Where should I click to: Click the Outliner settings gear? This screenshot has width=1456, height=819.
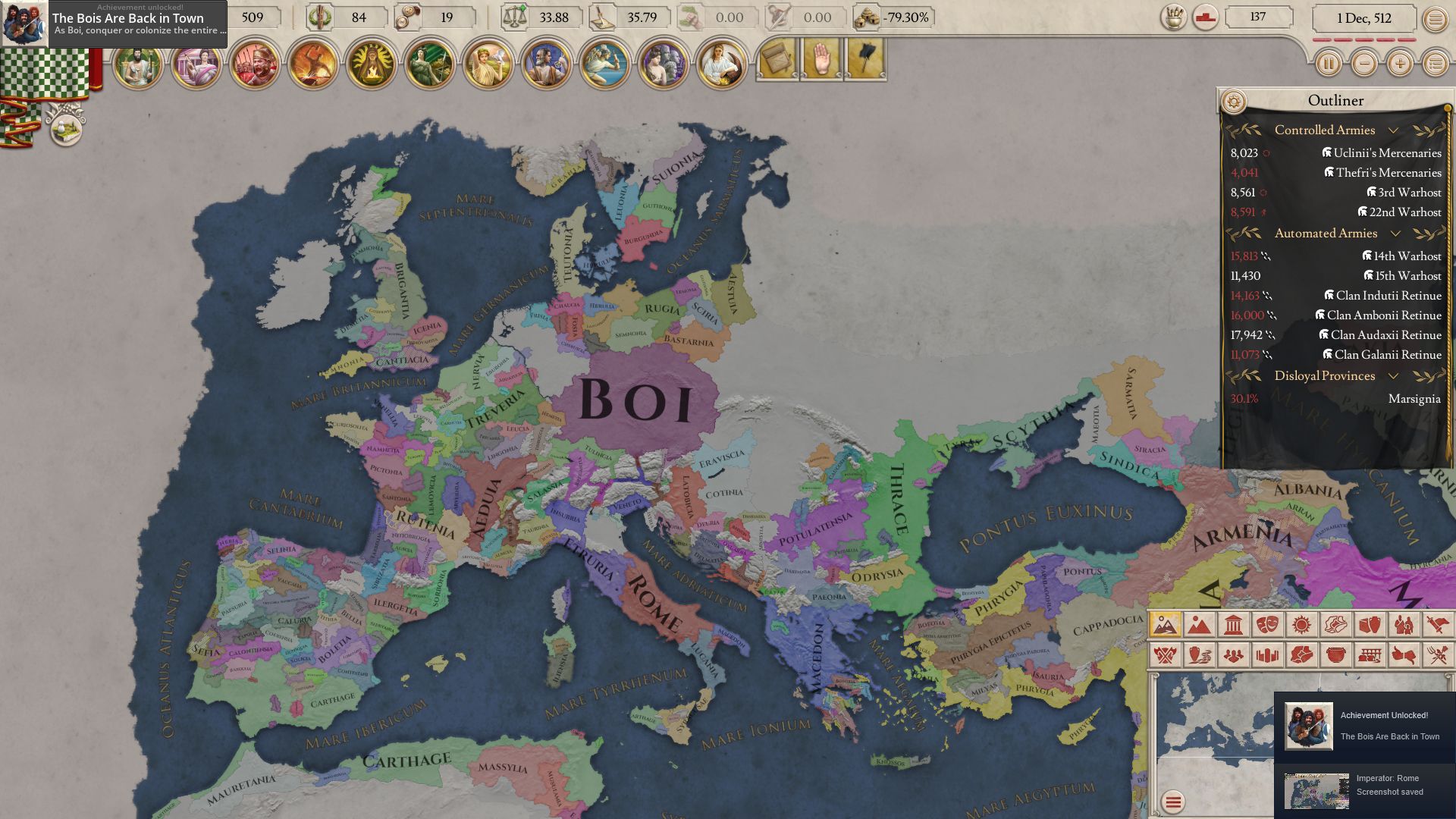[1234, 99]
